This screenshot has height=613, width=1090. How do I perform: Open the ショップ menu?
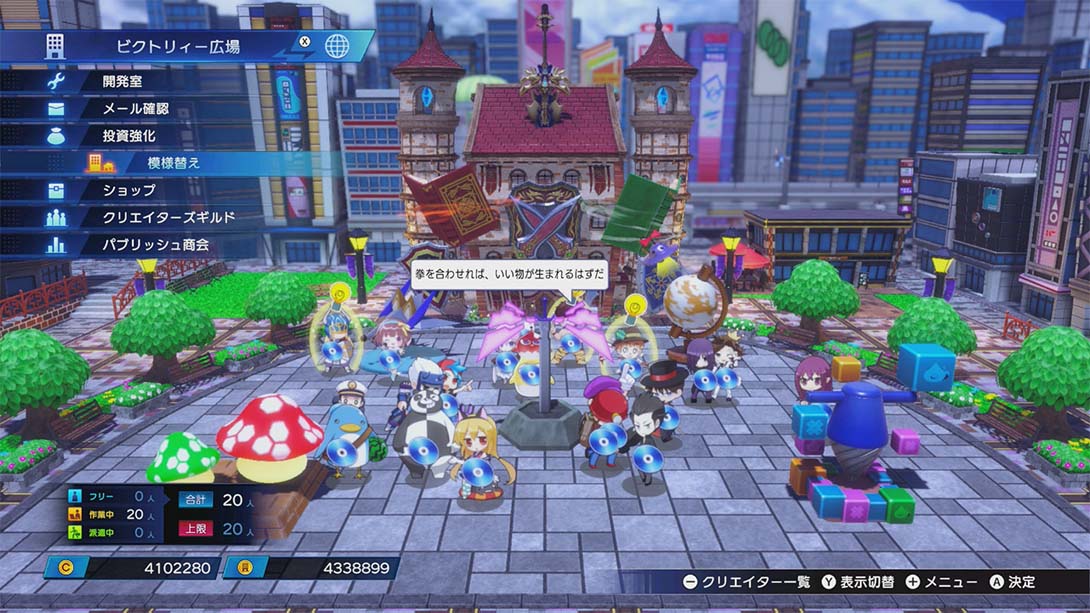click(130, 190)
